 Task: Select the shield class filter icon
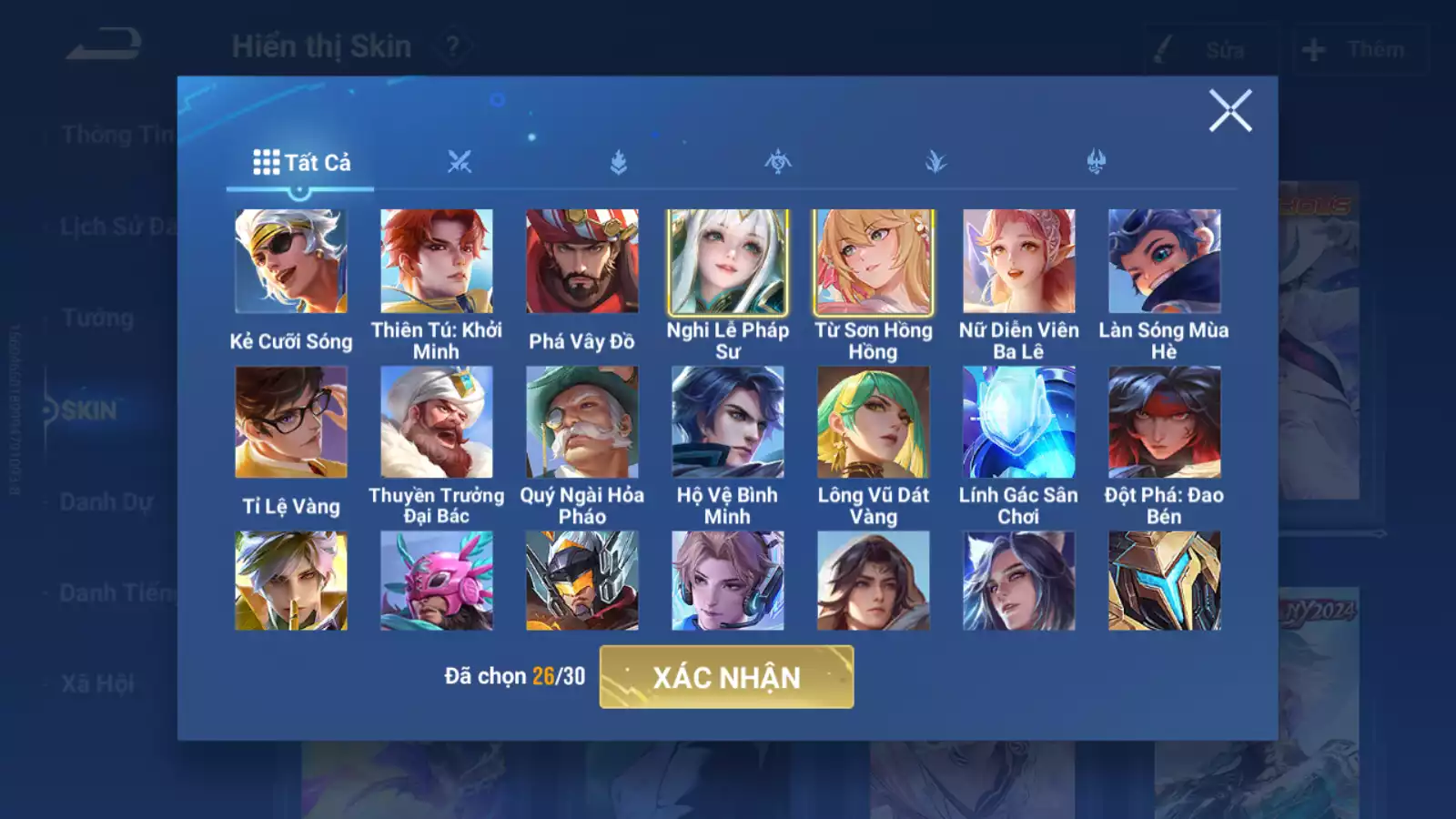(619, 160)
